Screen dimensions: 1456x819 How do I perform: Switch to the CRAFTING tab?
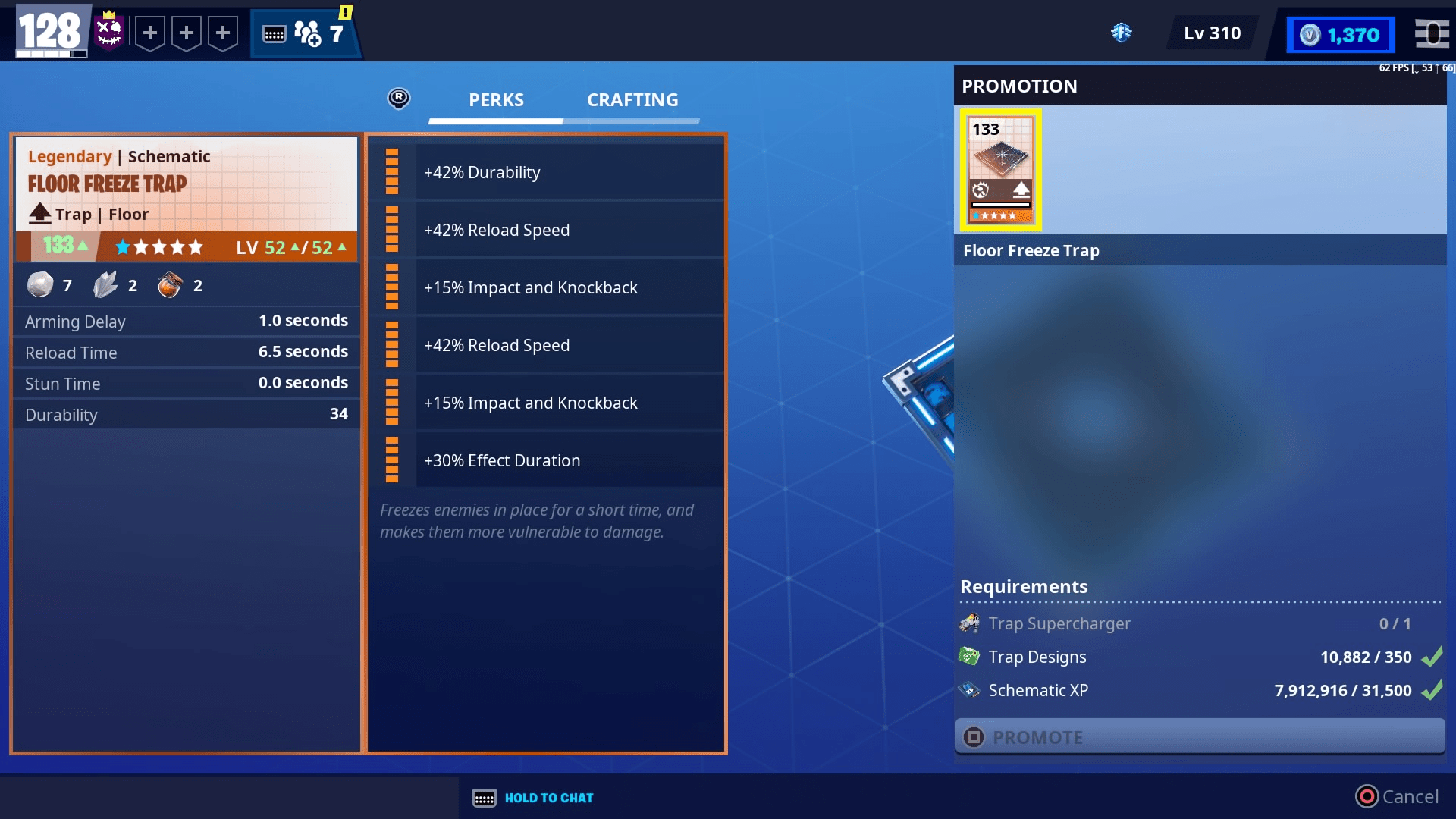pos(632,99)
